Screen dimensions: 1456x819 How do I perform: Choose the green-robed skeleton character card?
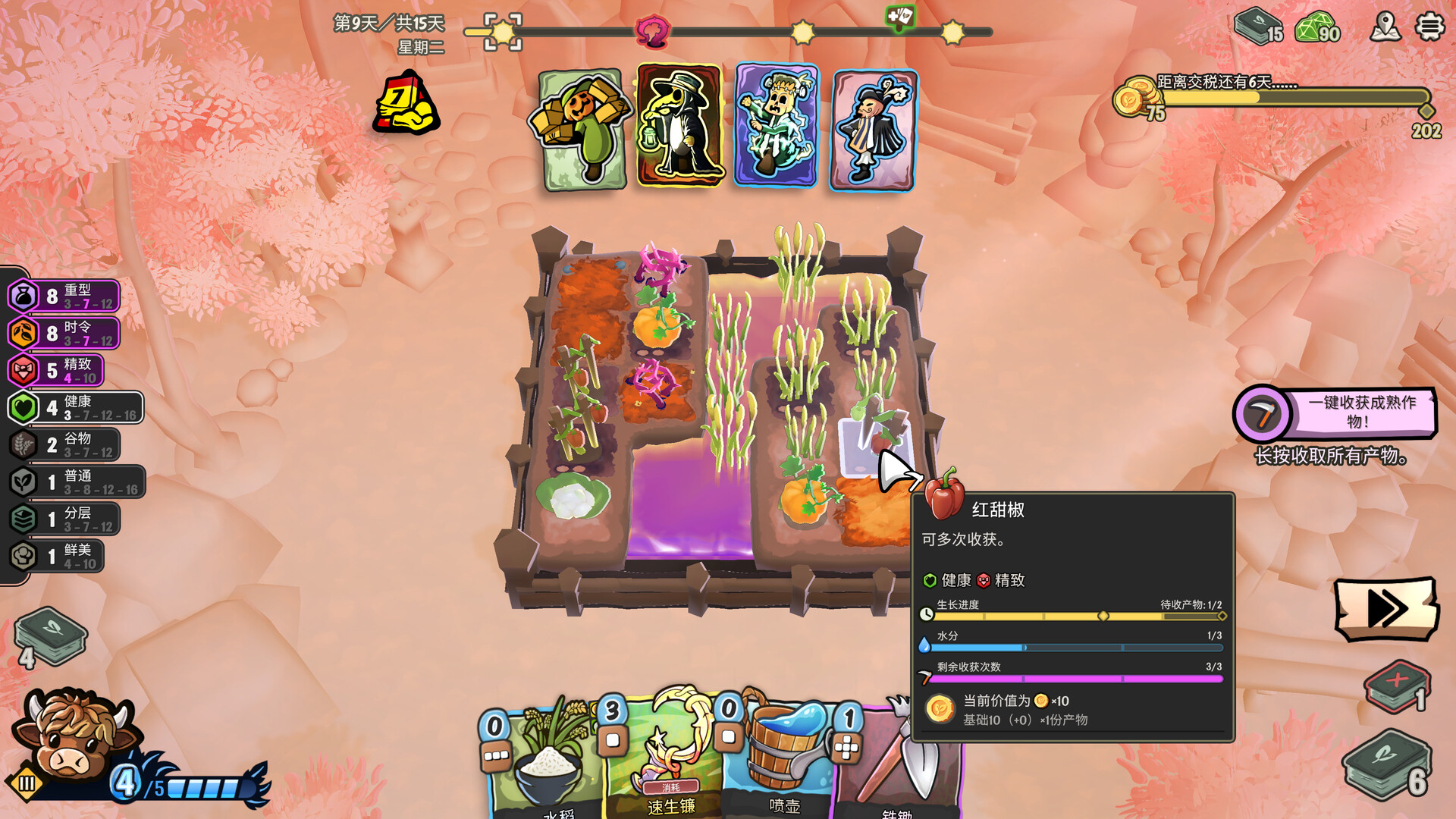777,126
